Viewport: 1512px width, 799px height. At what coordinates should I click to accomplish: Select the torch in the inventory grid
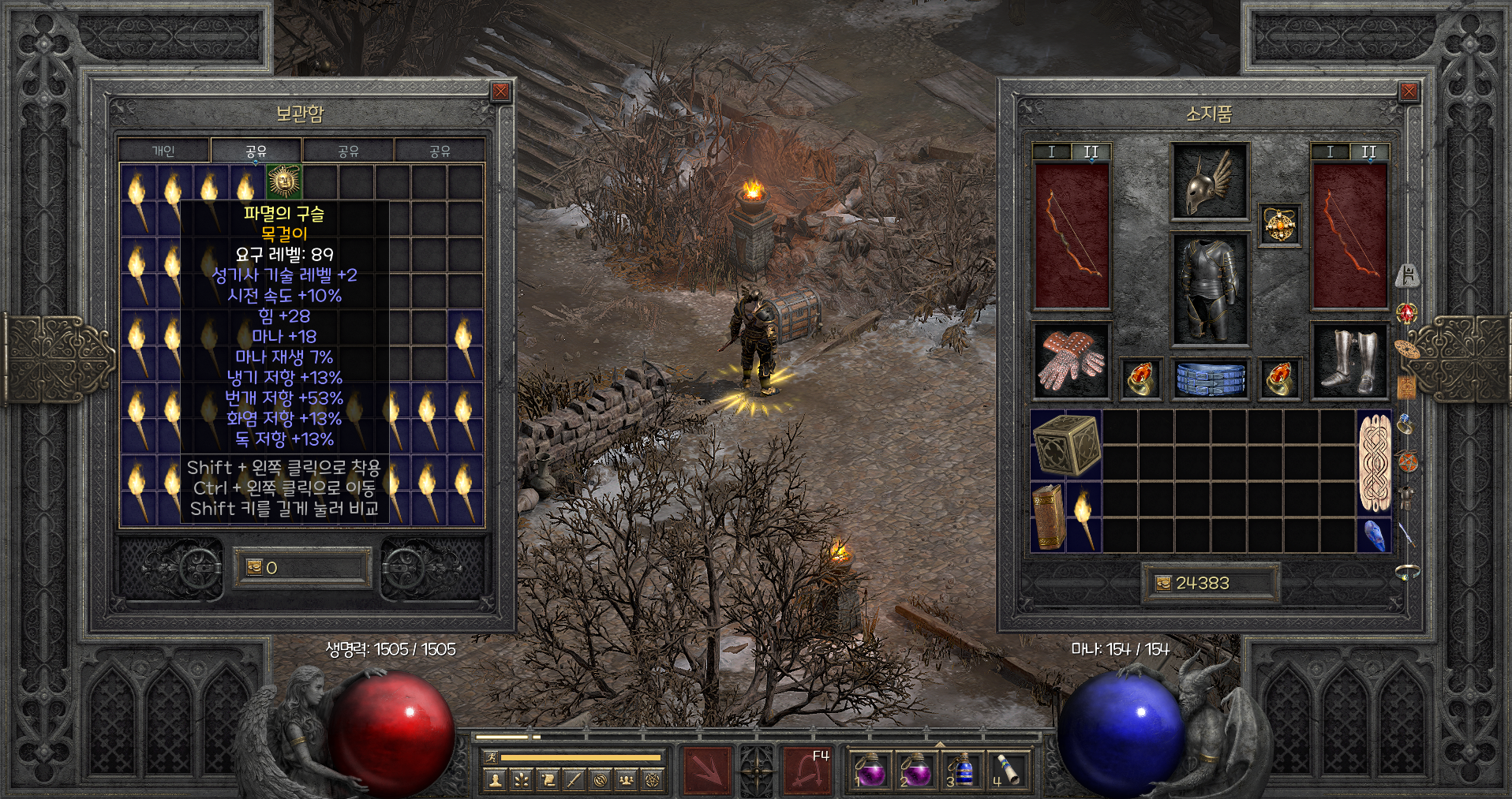(1083, 517)
